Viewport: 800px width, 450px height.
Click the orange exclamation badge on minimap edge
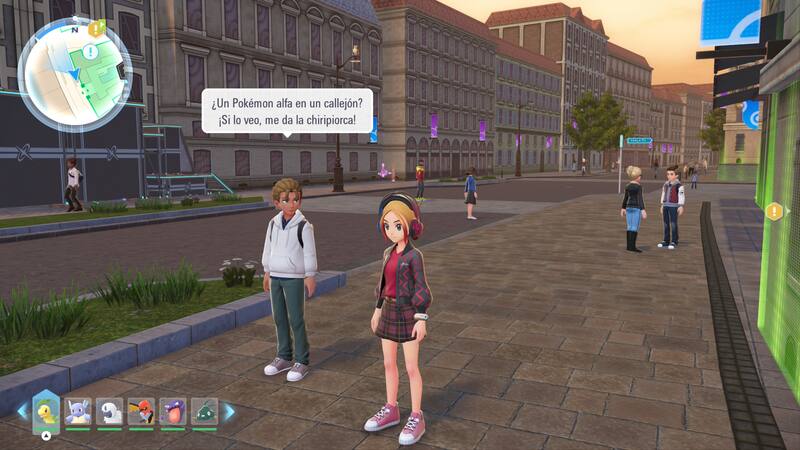click(96, 29)
